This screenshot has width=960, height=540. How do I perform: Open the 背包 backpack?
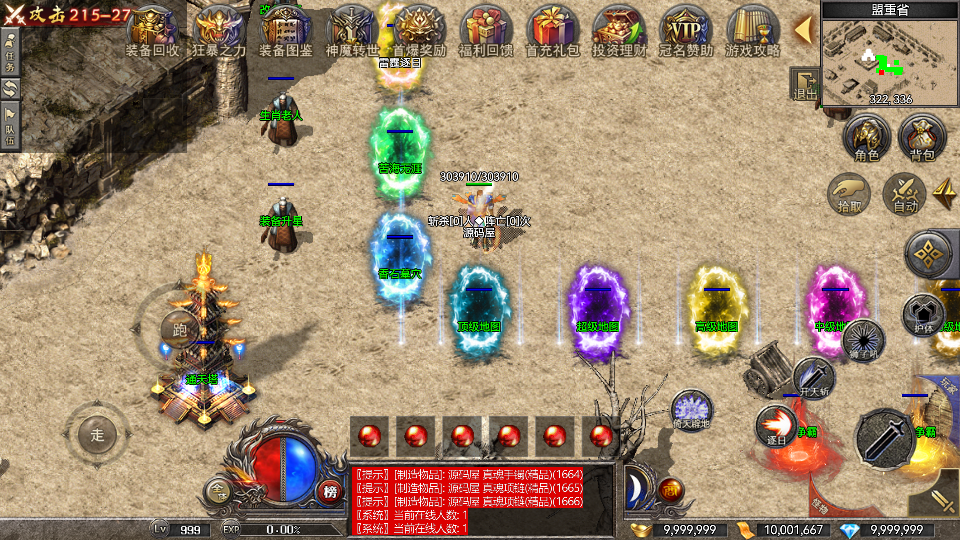pyautogui.click(x=922, y=139)
